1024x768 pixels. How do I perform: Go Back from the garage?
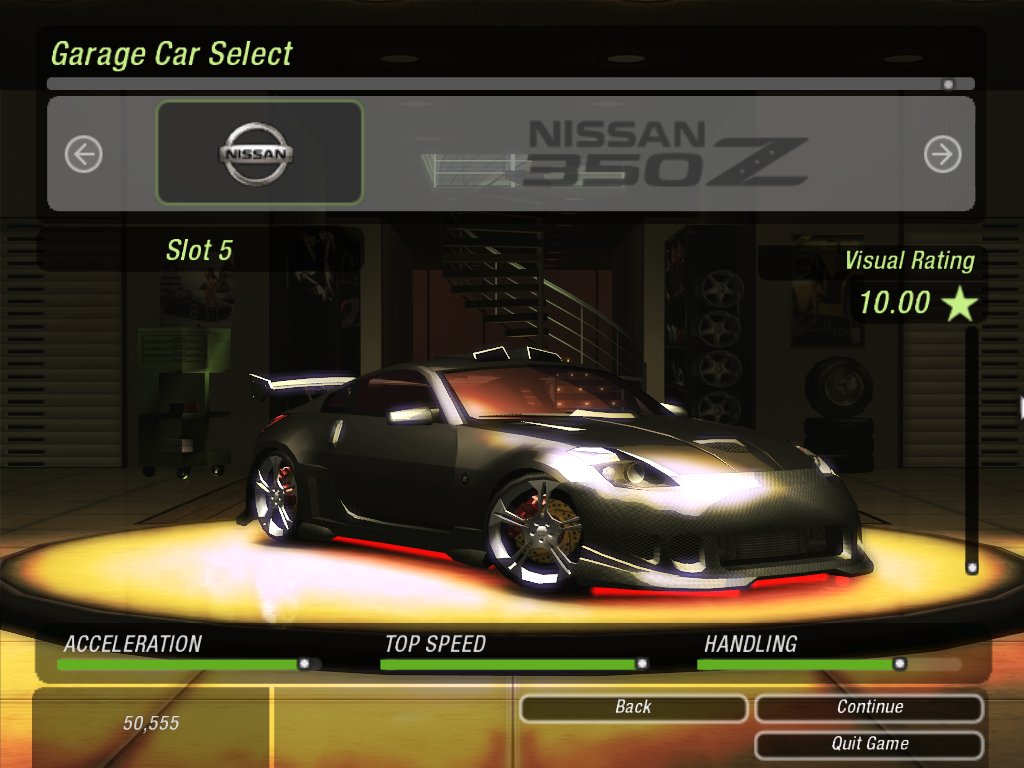point(633,708)
